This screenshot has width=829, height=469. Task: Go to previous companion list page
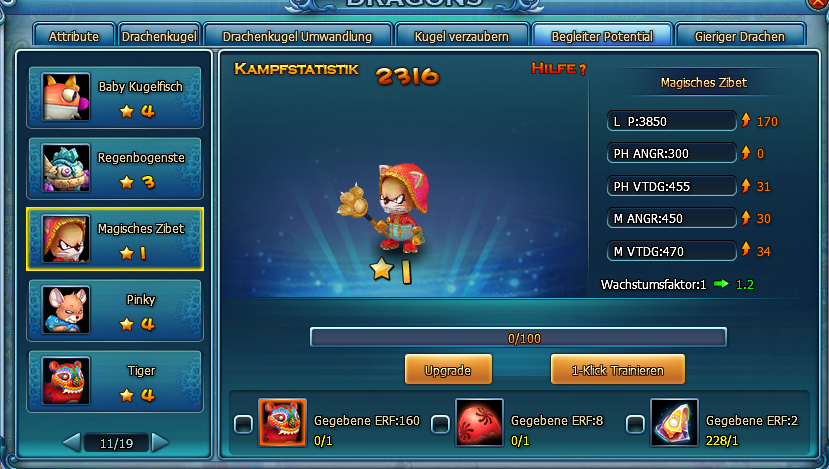(x=71, y=441)
